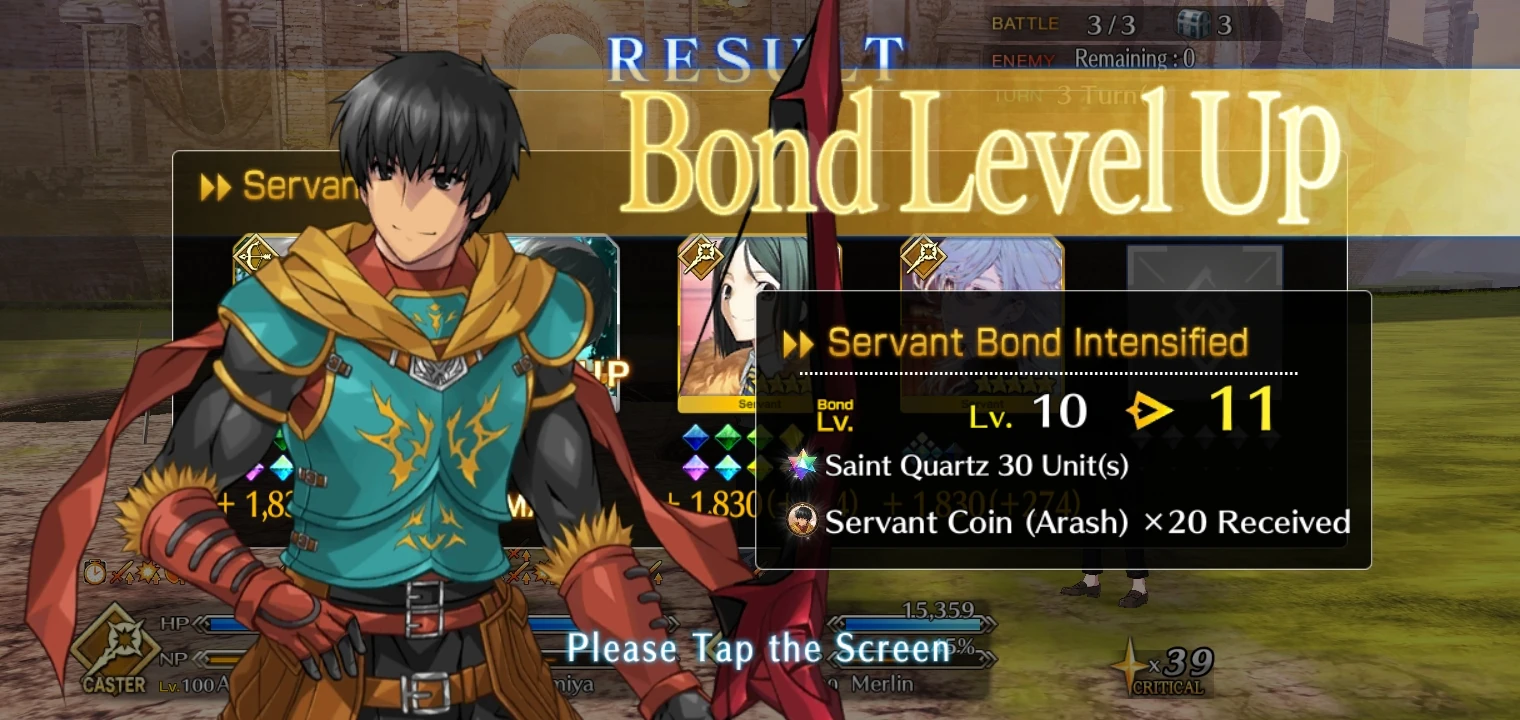
Task: Select the gold Archer class icon on Waver's card
Action: (703, 257)
